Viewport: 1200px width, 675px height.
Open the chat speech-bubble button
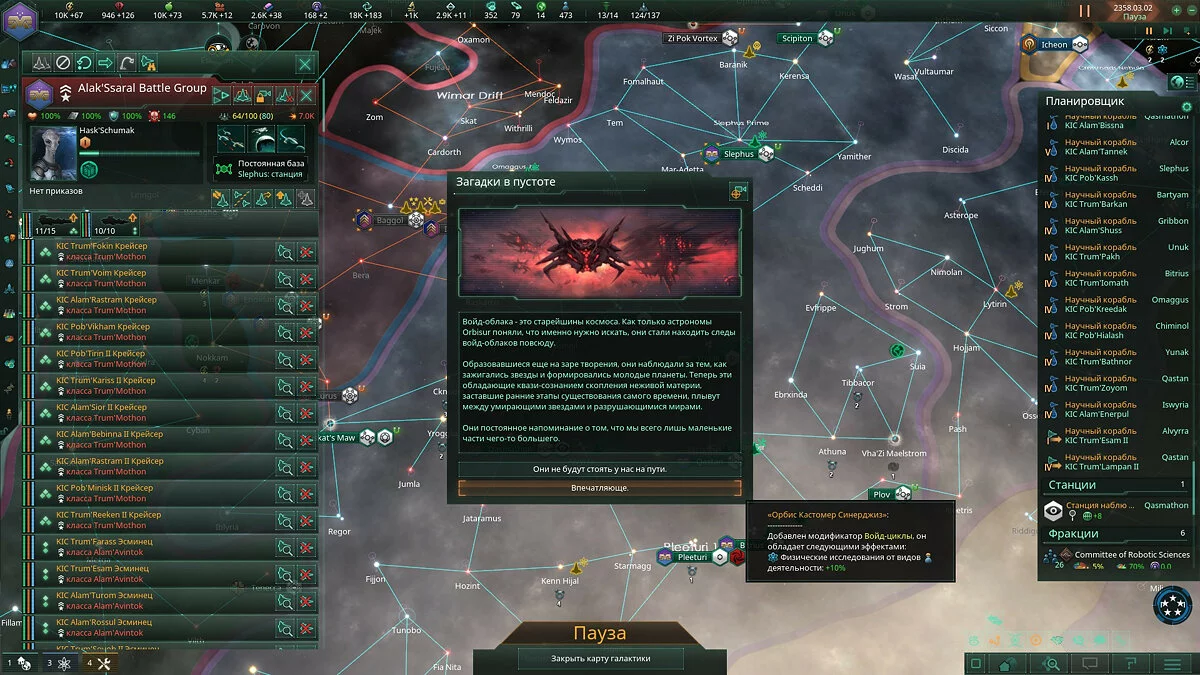[1090, 663]
